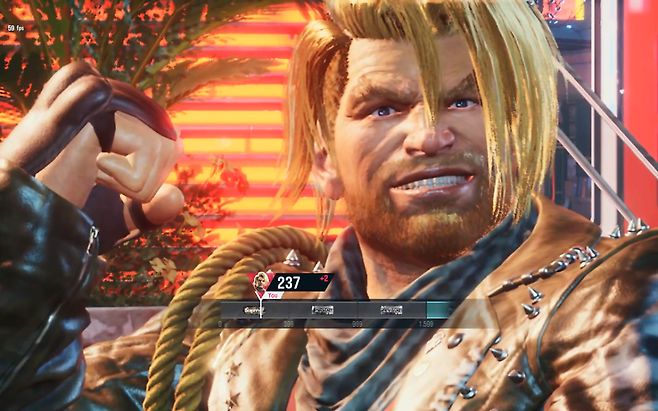Click the player portrait above the rank bar
The image size is (658, 411).
[x=260, y=282]
